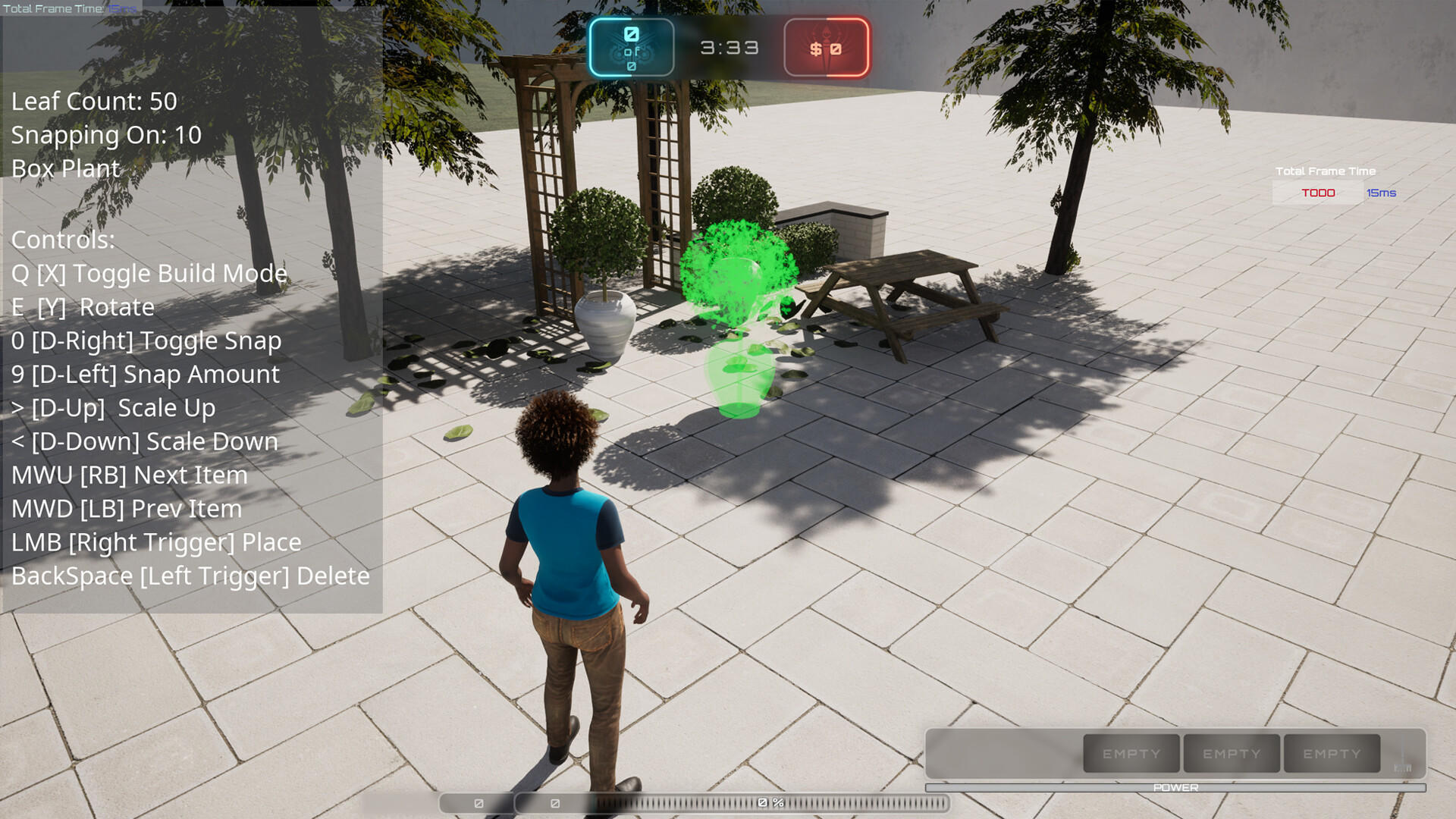Open the Box Plant item selector

click(x=64, y=168)
